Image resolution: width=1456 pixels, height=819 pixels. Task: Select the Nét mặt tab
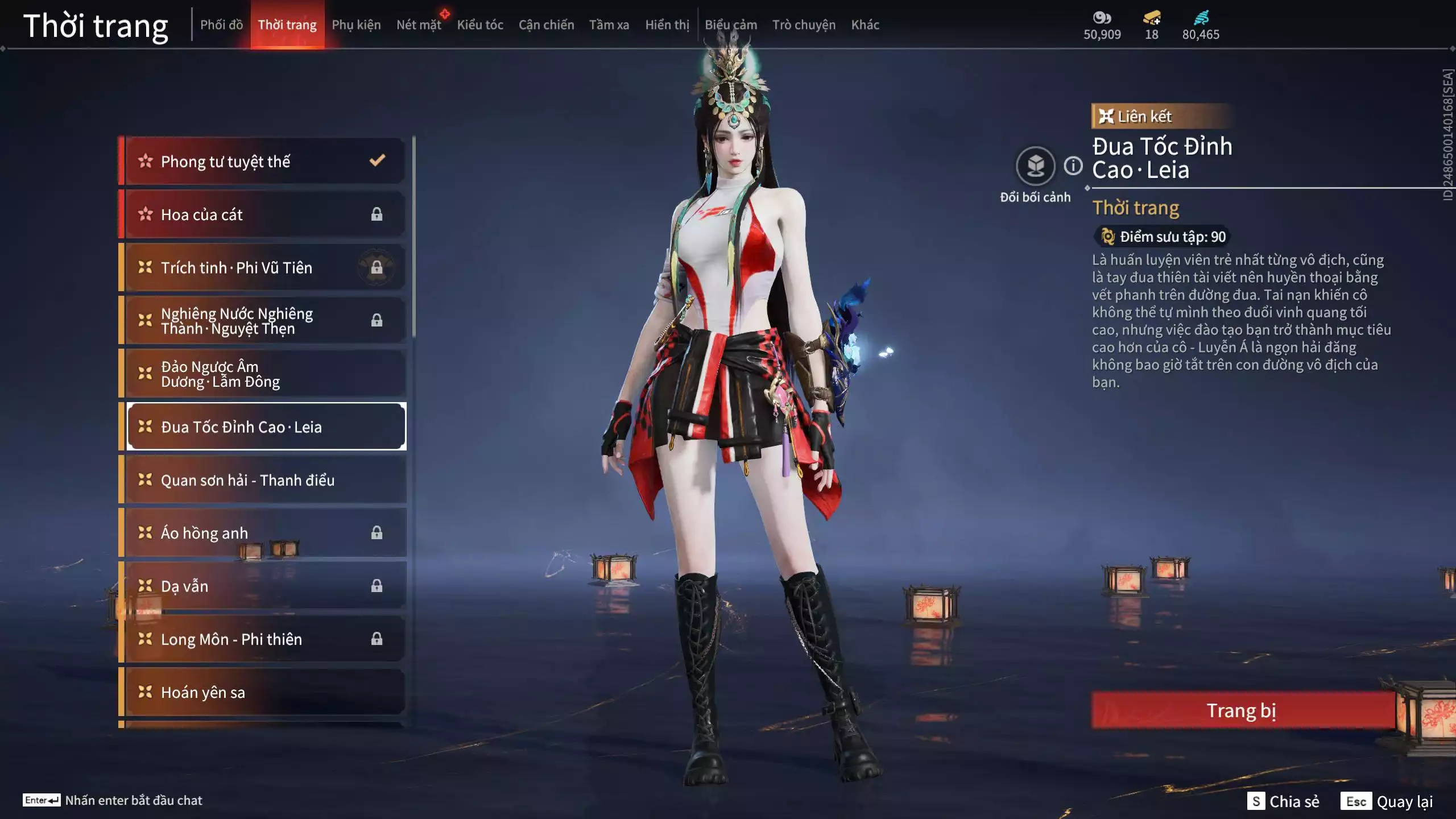tap(419, 25)
